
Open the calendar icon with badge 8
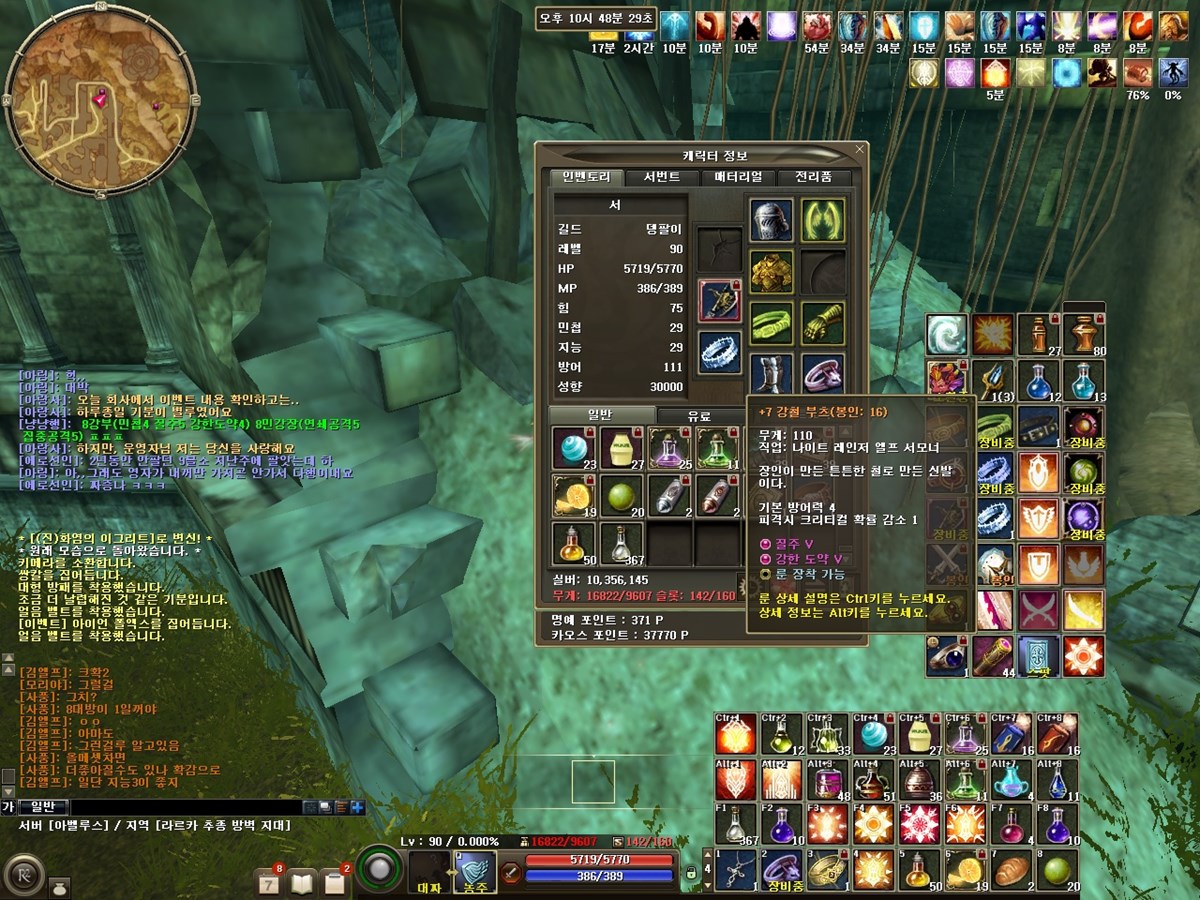[269, 881]
